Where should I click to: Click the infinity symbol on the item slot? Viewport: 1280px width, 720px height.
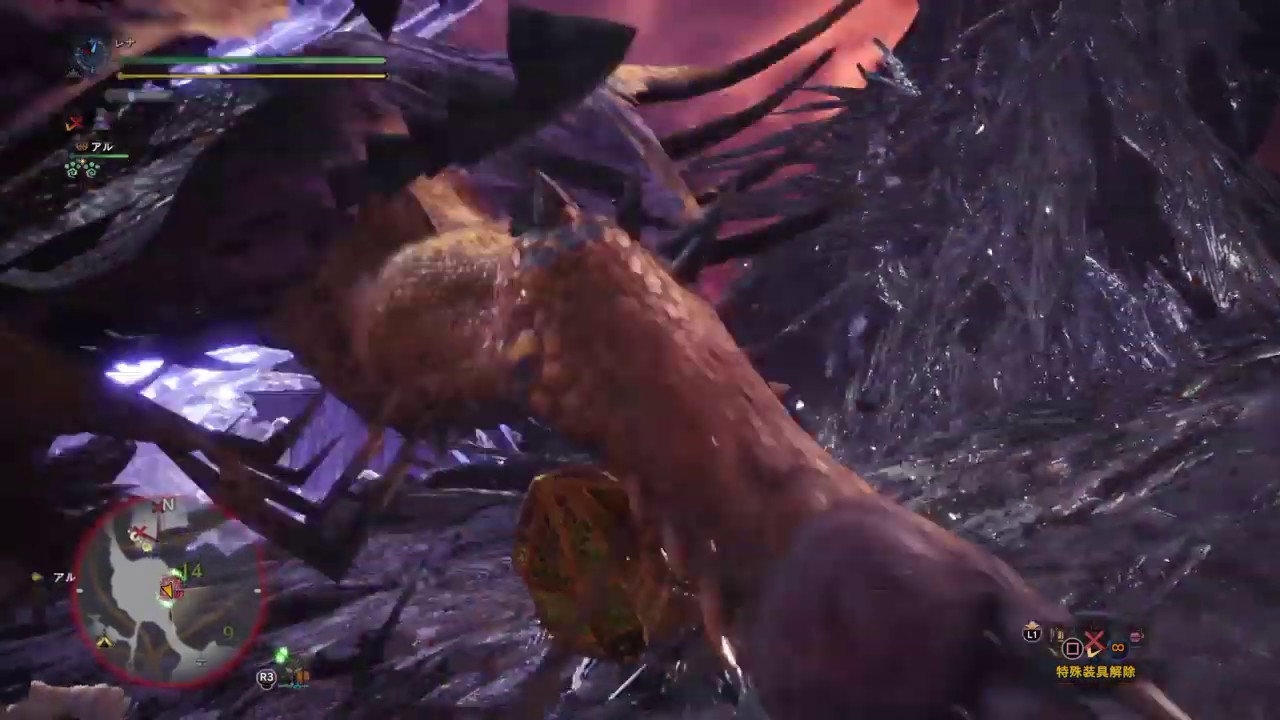(x=1118, y=648)
